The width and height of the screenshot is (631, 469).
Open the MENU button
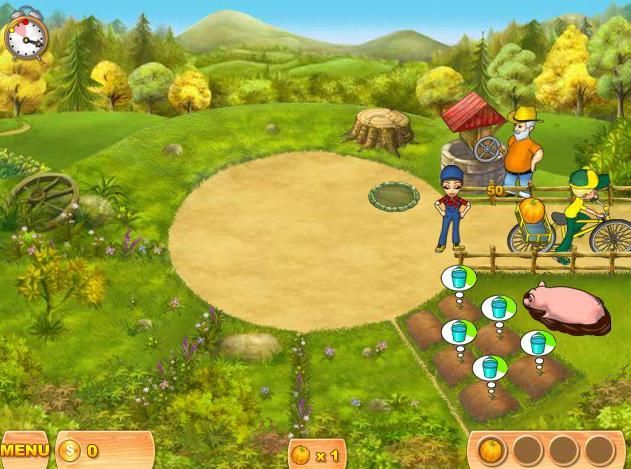pos(22,451)
